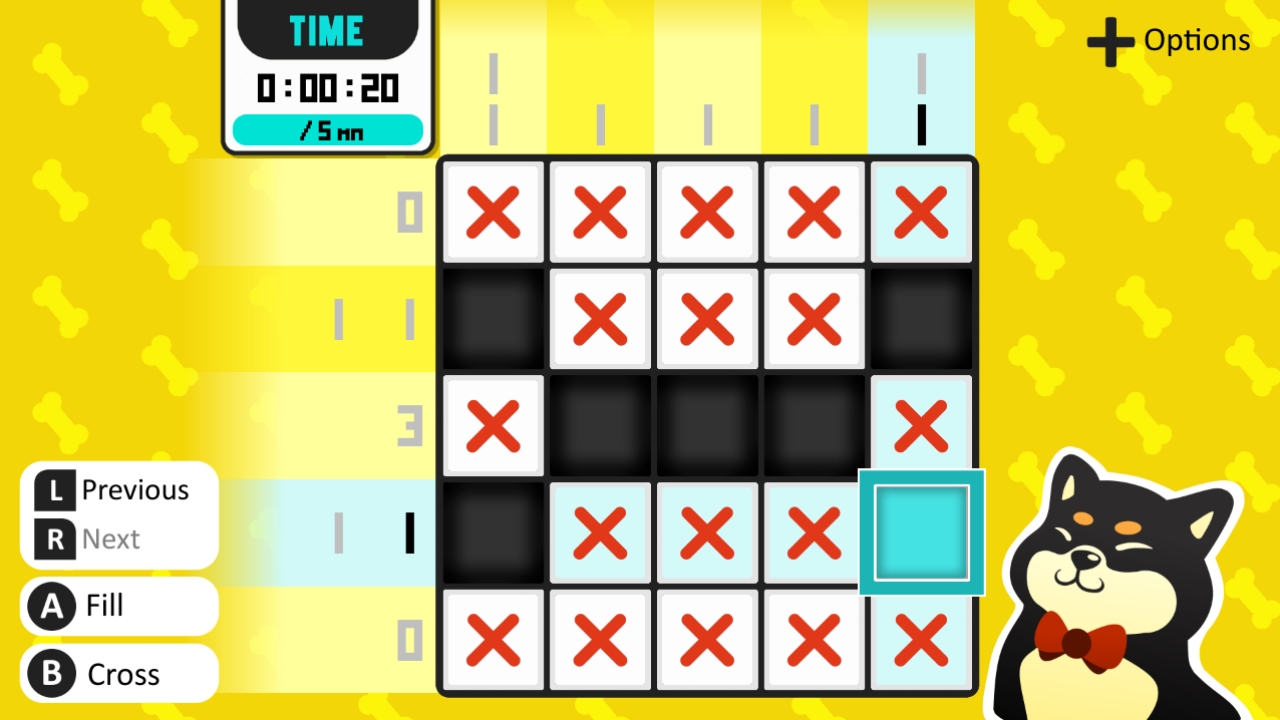Click the top-left crossed-out grid cell
Screen dimensions: 1280x720
493,211
